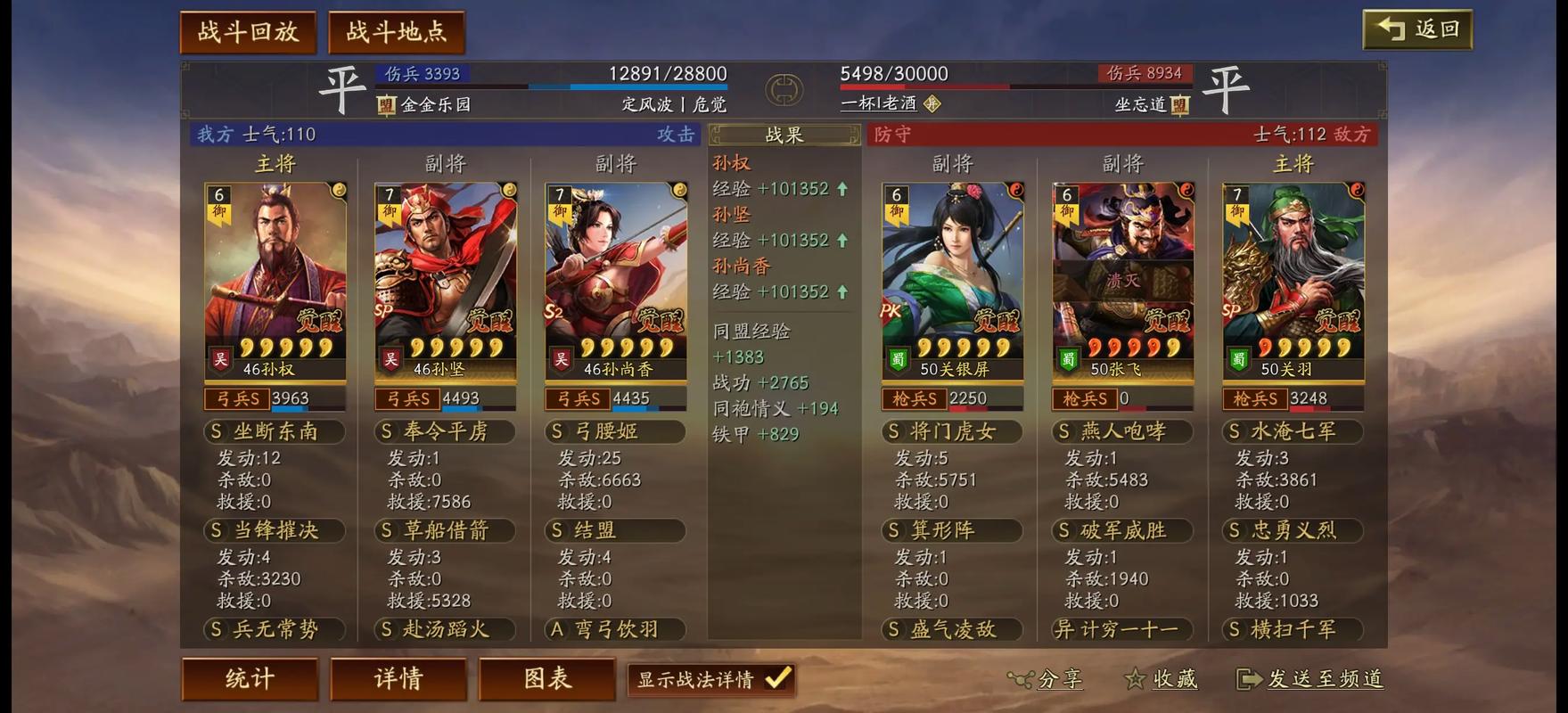Image resolution: width=1568 pixels, height=713 pixels.
Task: Click the 盟 alliance badge beside 坐忘道
Action: click(1178, 104)
